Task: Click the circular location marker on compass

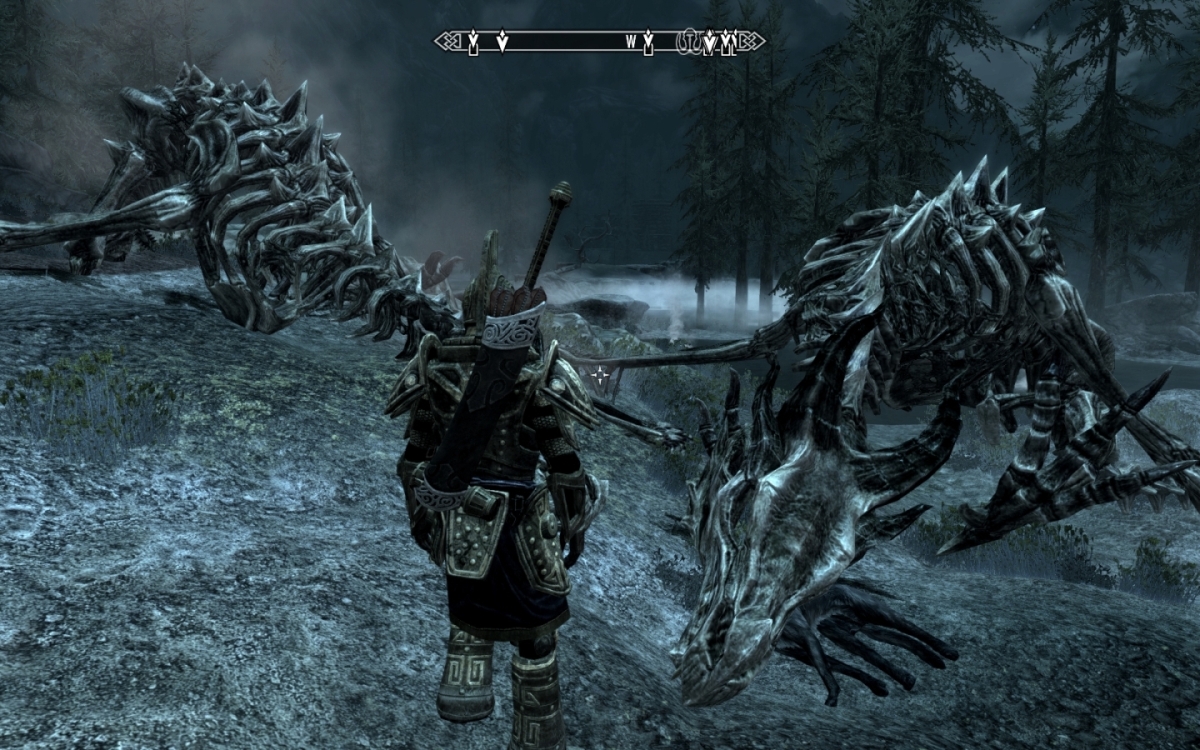Action: tap(689, 41)
